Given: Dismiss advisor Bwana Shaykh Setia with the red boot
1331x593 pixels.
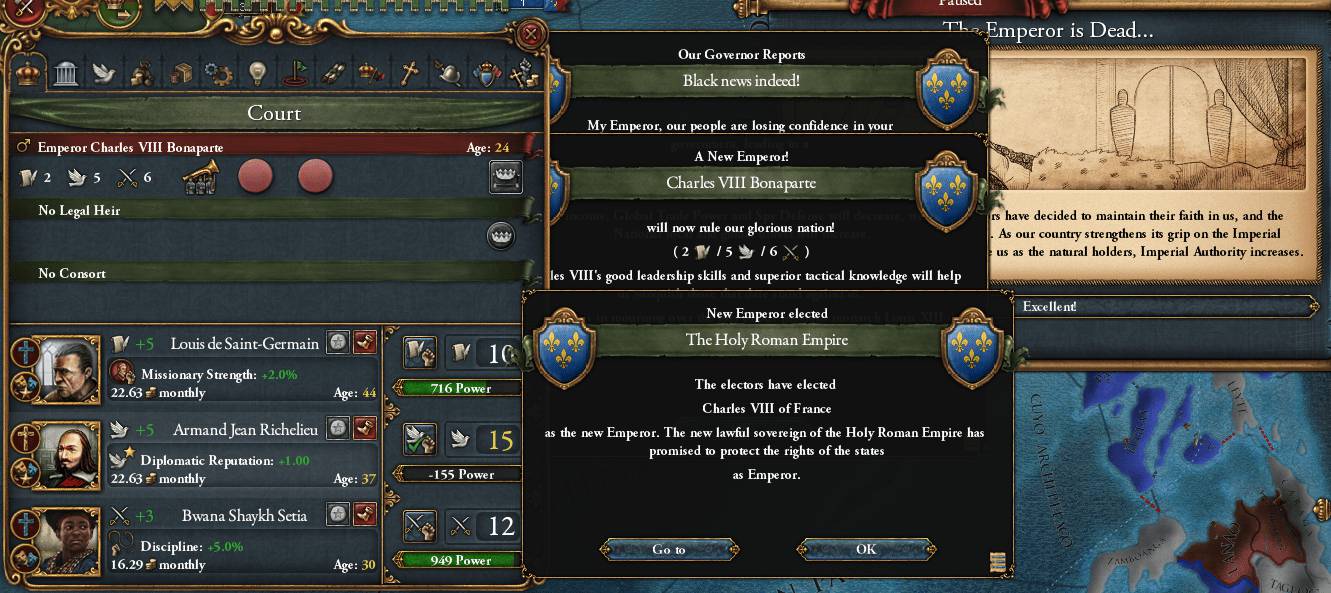Looking at the screenshot, I should pyautogui.click(x=364, y=515).
